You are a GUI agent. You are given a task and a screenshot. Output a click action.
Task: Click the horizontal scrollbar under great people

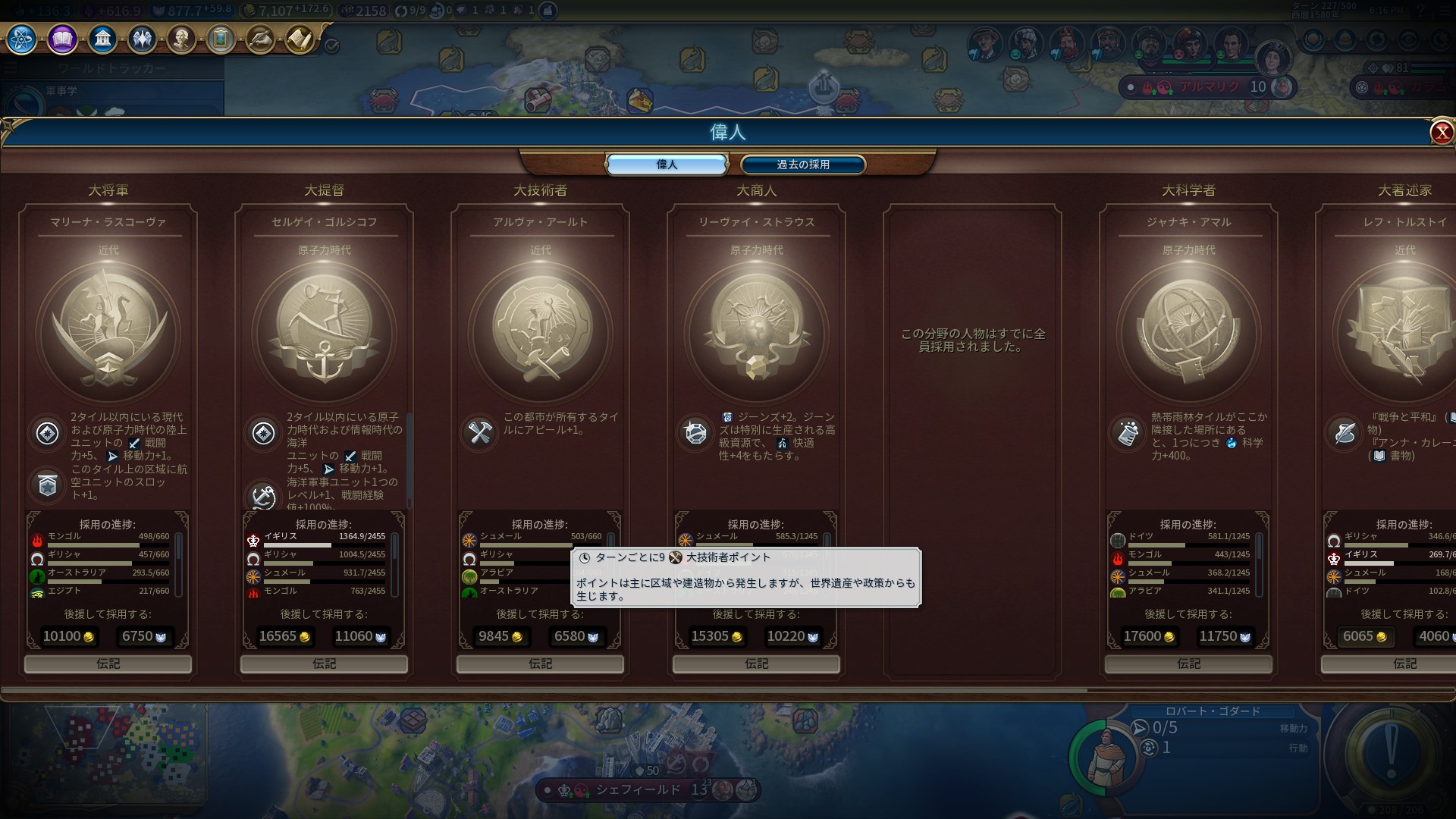546,690
